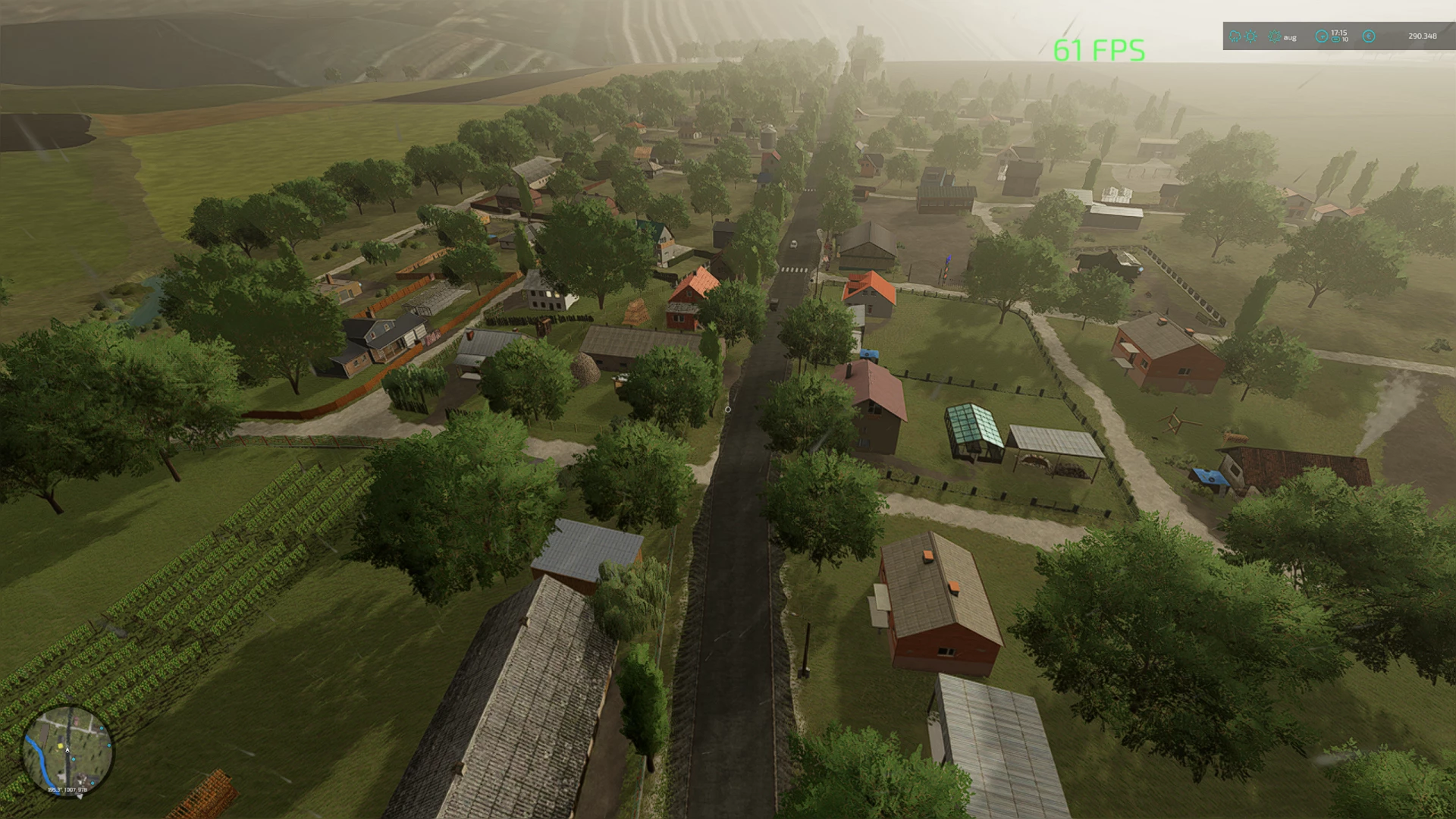Click the player arrow on the minimap
The height and width of the screenshot is (819, 1456).
click(67, 751)
